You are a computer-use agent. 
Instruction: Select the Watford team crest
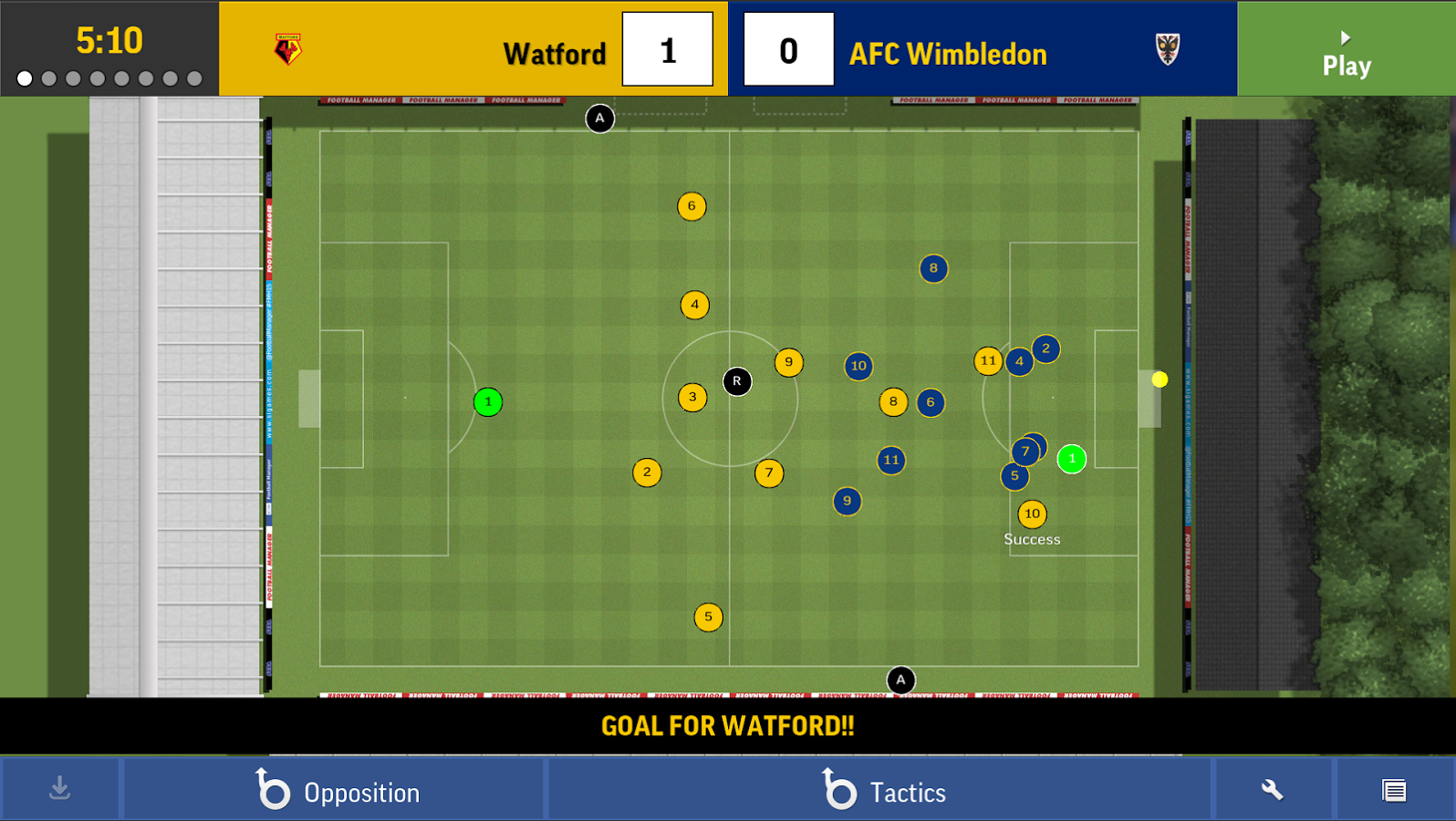tap(288, 49)
